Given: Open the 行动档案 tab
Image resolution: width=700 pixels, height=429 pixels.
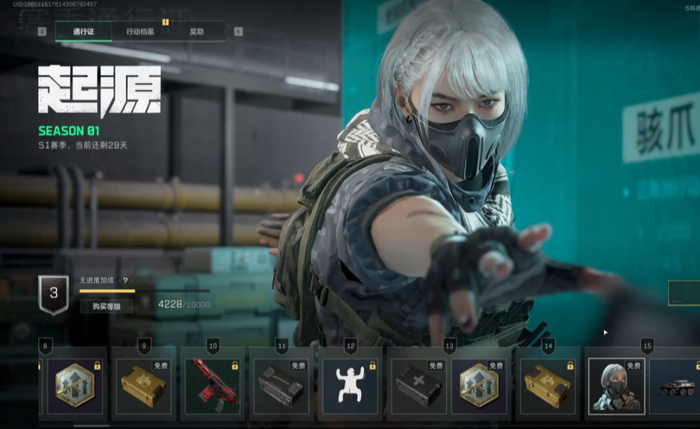Looking at the screenshot, I should [x=141, y=31].
